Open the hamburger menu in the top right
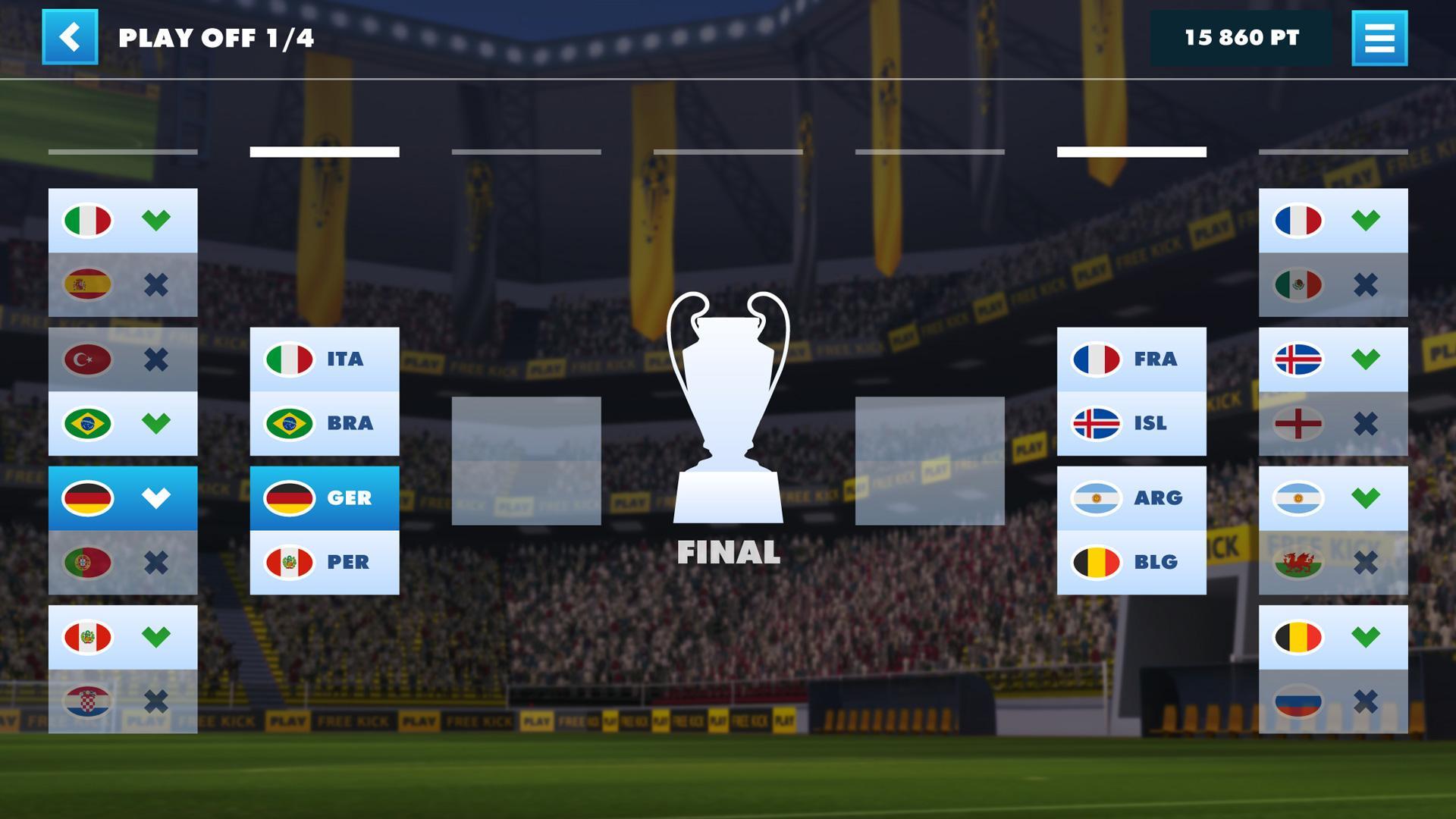The width and height of the screenshot is (1456, 819). (1380, 38)
